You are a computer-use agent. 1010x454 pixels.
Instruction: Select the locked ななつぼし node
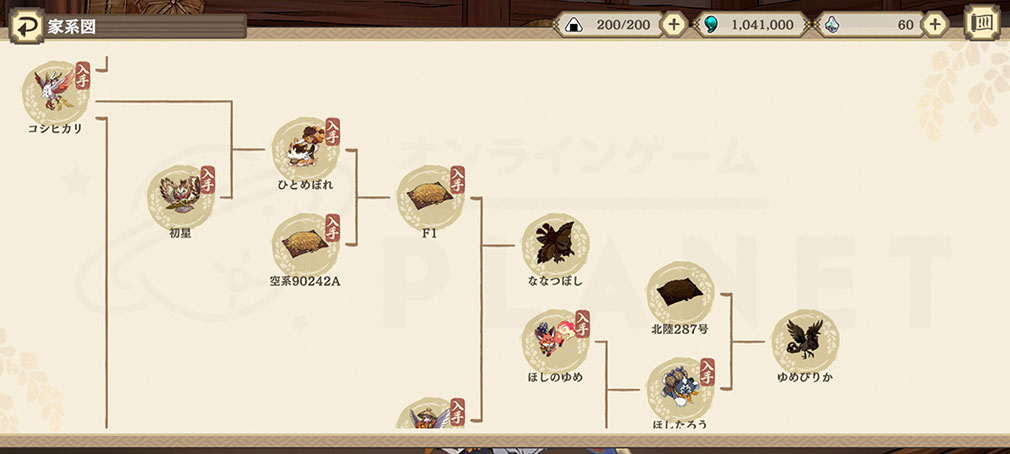coord(555,244)
